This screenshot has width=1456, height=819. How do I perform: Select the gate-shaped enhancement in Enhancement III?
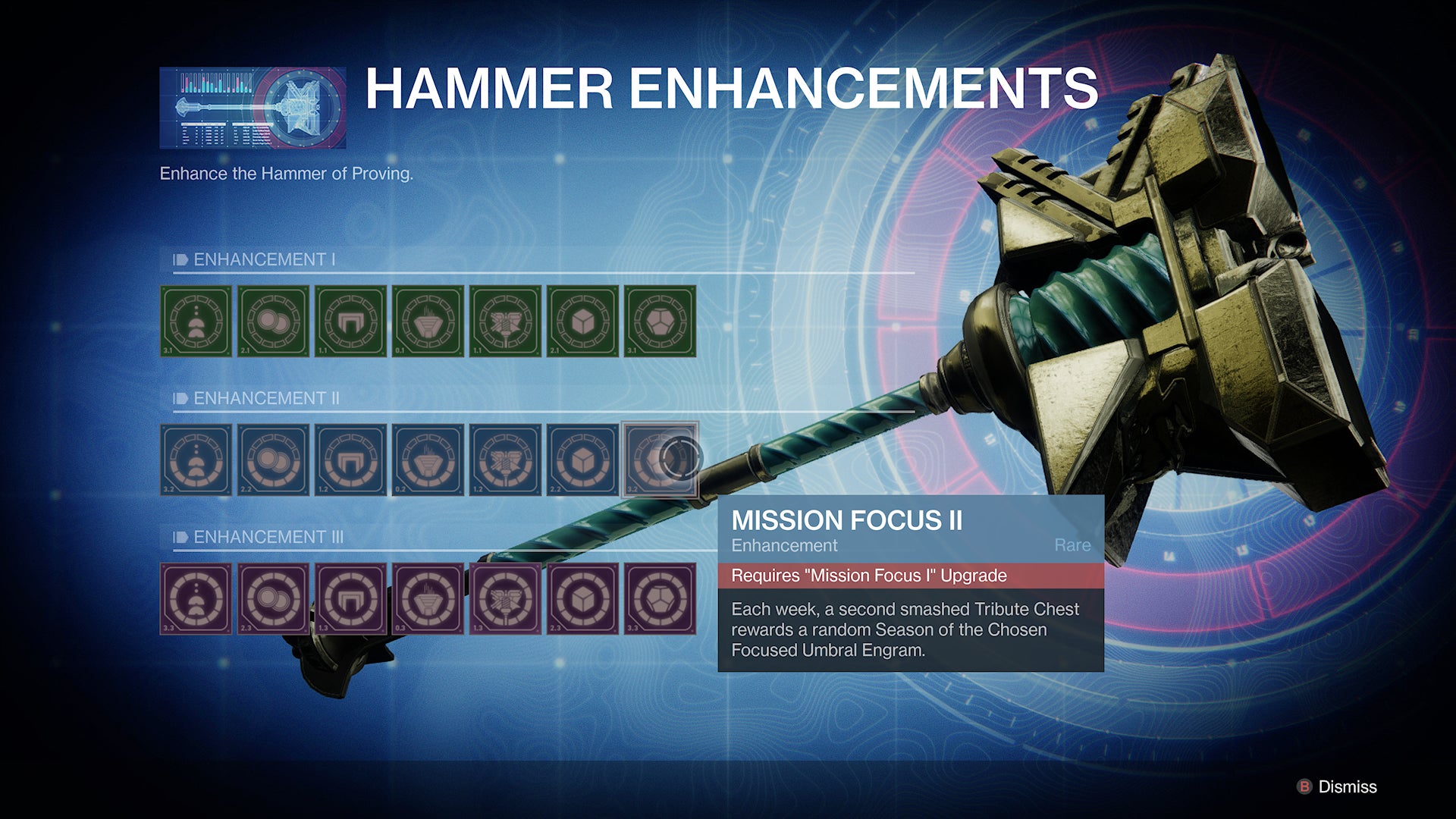pos(350,599)
